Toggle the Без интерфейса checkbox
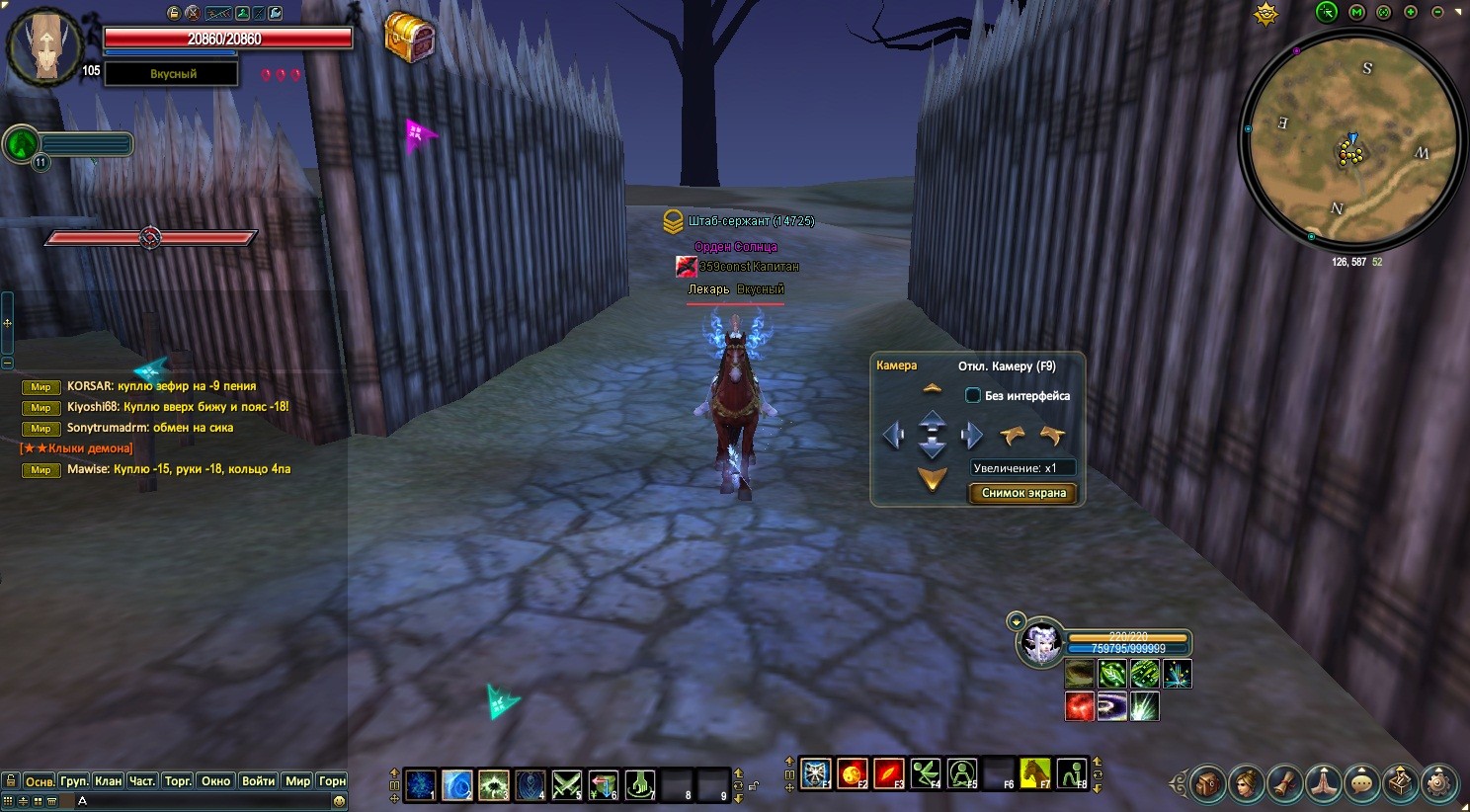 [973, 395]
